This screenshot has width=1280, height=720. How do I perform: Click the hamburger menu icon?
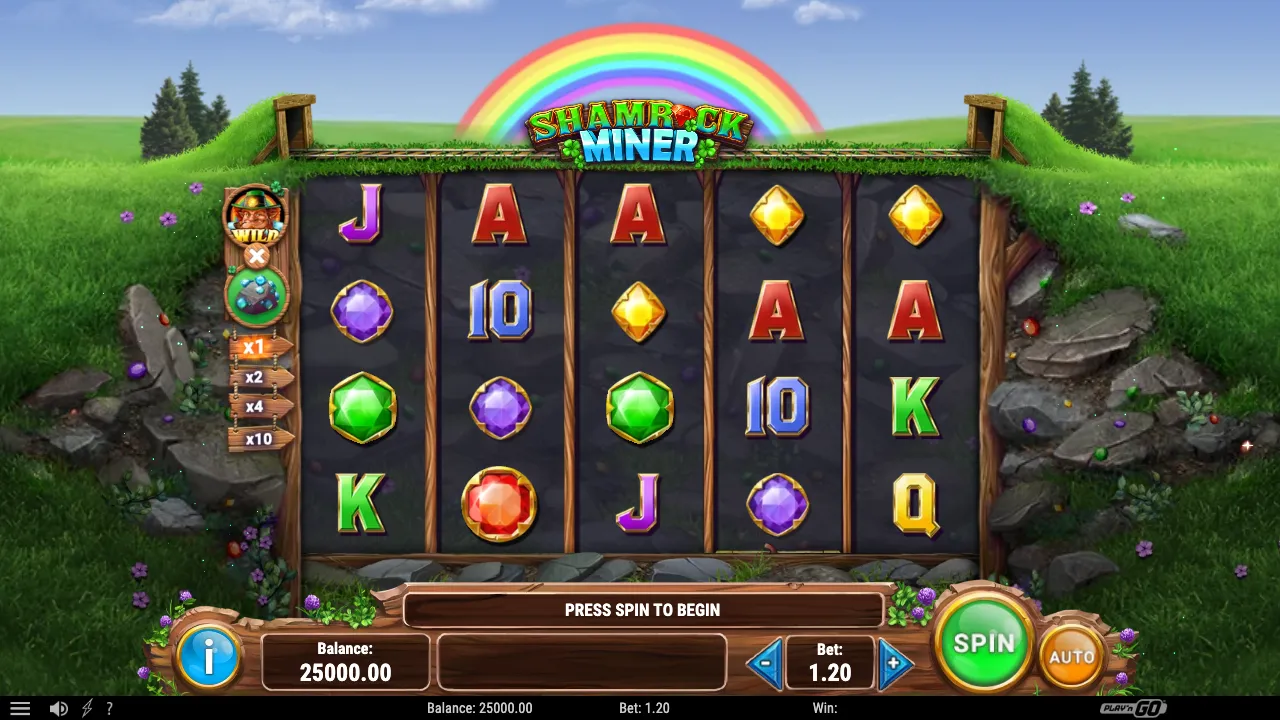21,708
